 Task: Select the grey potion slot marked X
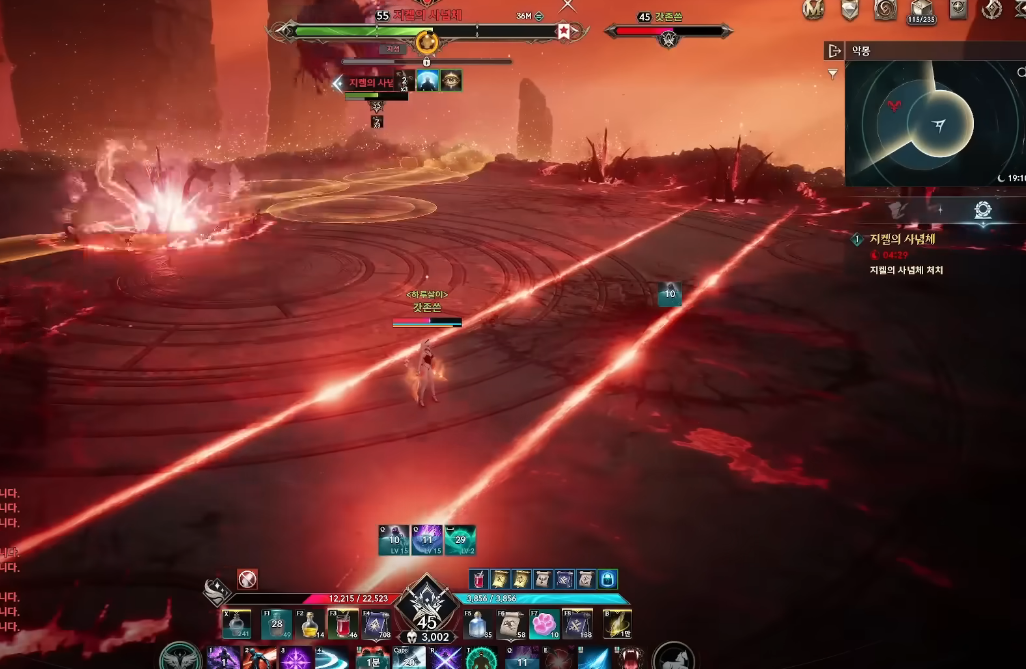pyautogui.click(x=236, y=625)
